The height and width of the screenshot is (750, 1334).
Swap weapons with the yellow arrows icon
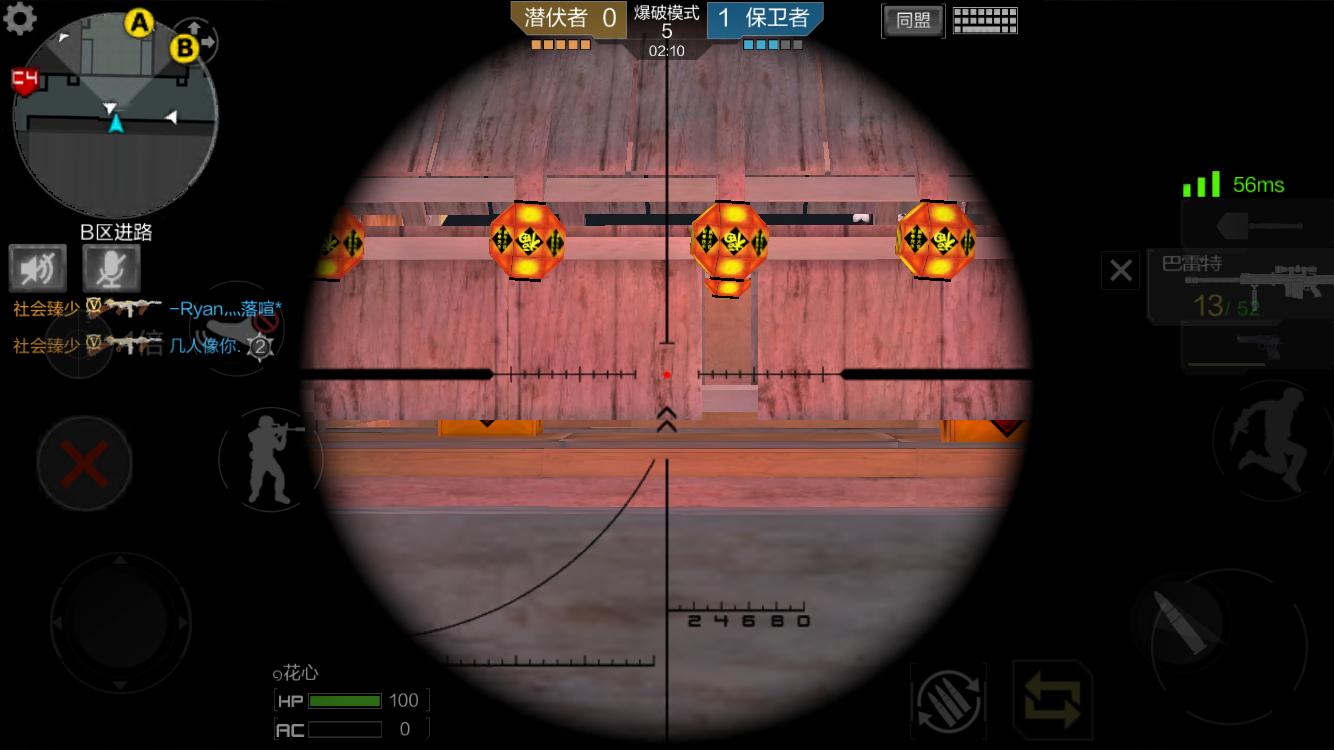click(1052, 699)
